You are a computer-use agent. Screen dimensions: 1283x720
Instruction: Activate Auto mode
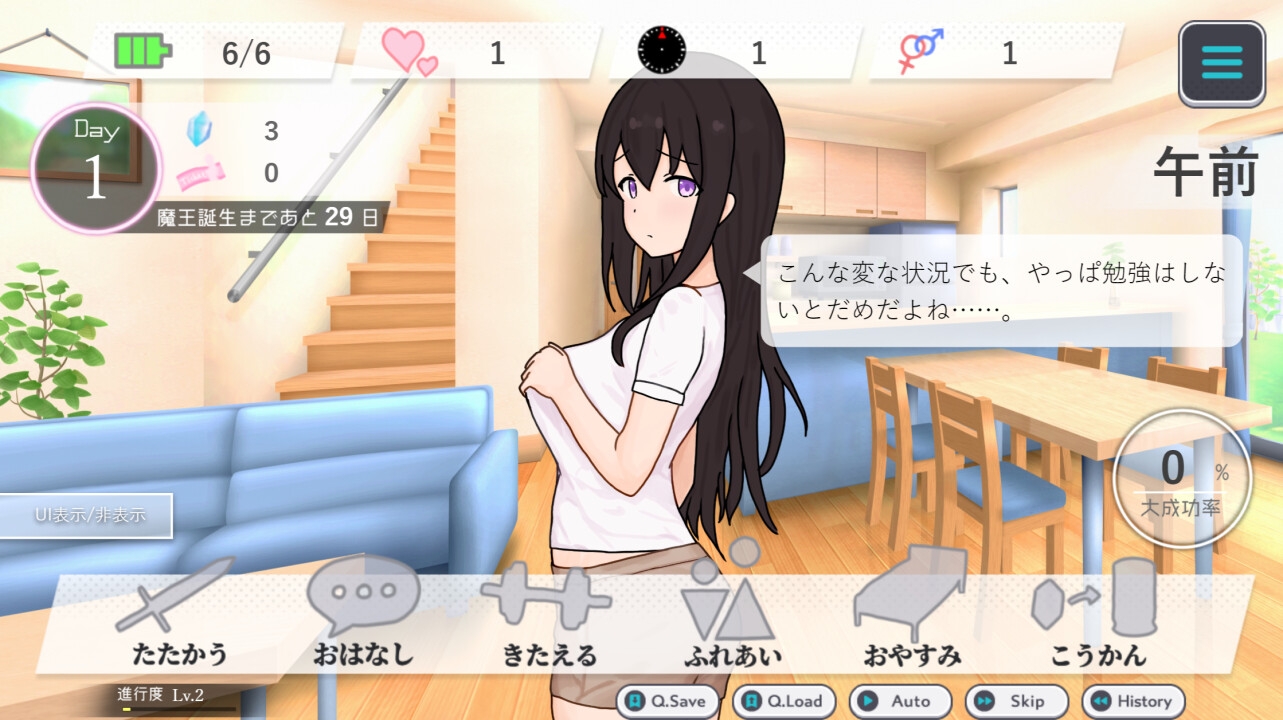(900, 701)
